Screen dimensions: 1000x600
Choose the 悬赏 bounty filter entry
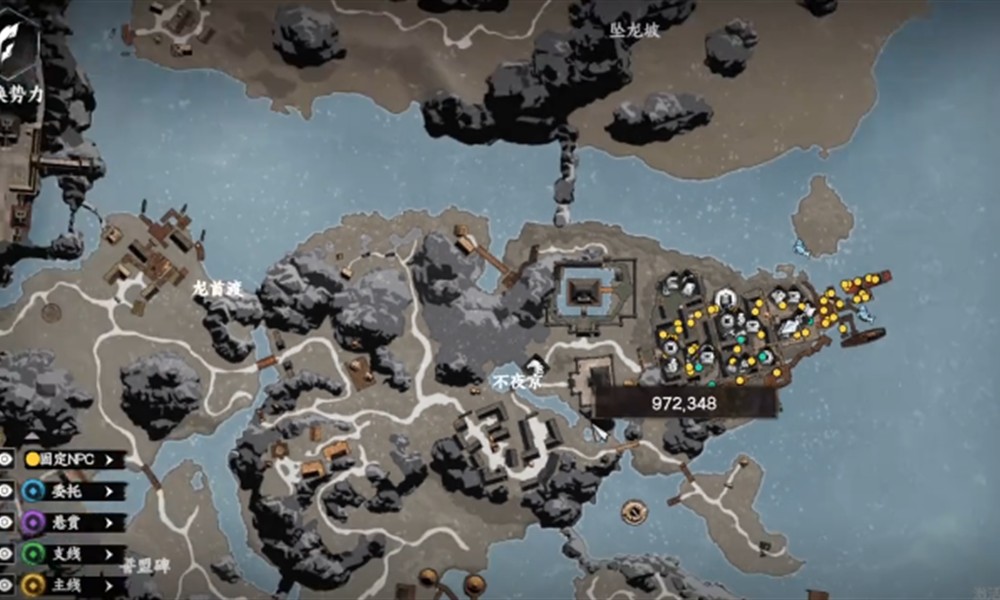75,522
